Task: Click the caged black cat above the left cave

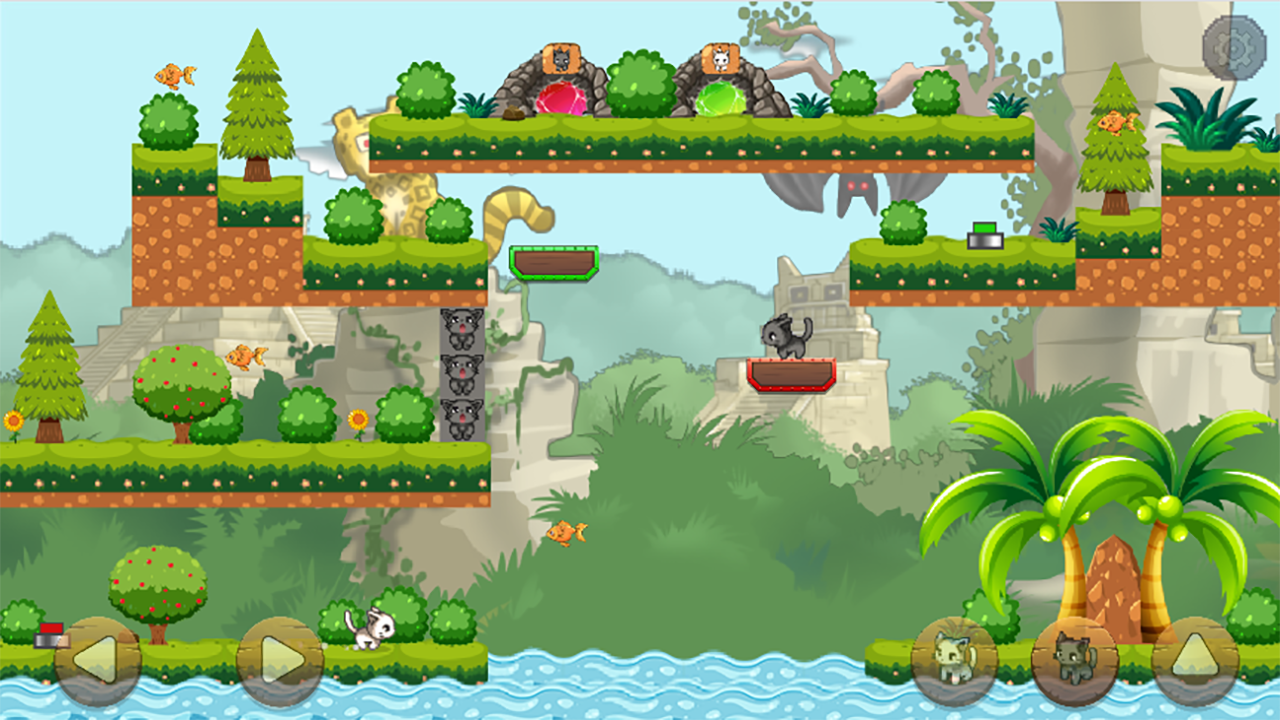Action: tap(560, 60)
